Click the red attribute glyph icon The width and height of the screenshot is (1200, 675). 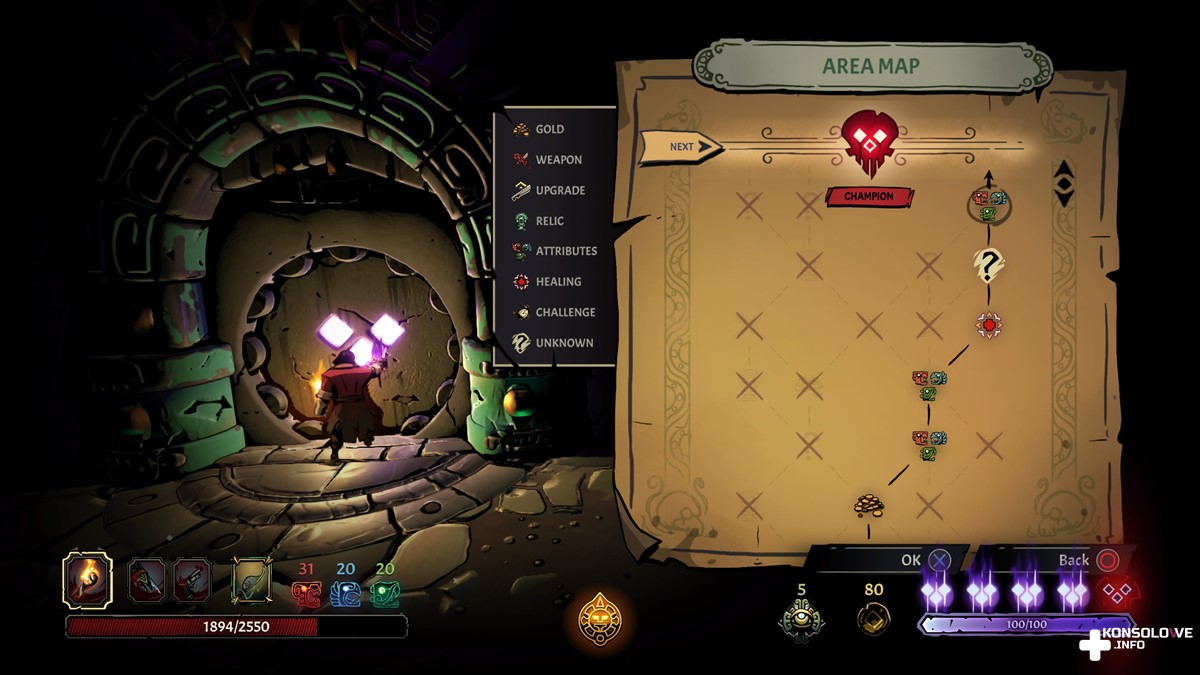[306, 594]
